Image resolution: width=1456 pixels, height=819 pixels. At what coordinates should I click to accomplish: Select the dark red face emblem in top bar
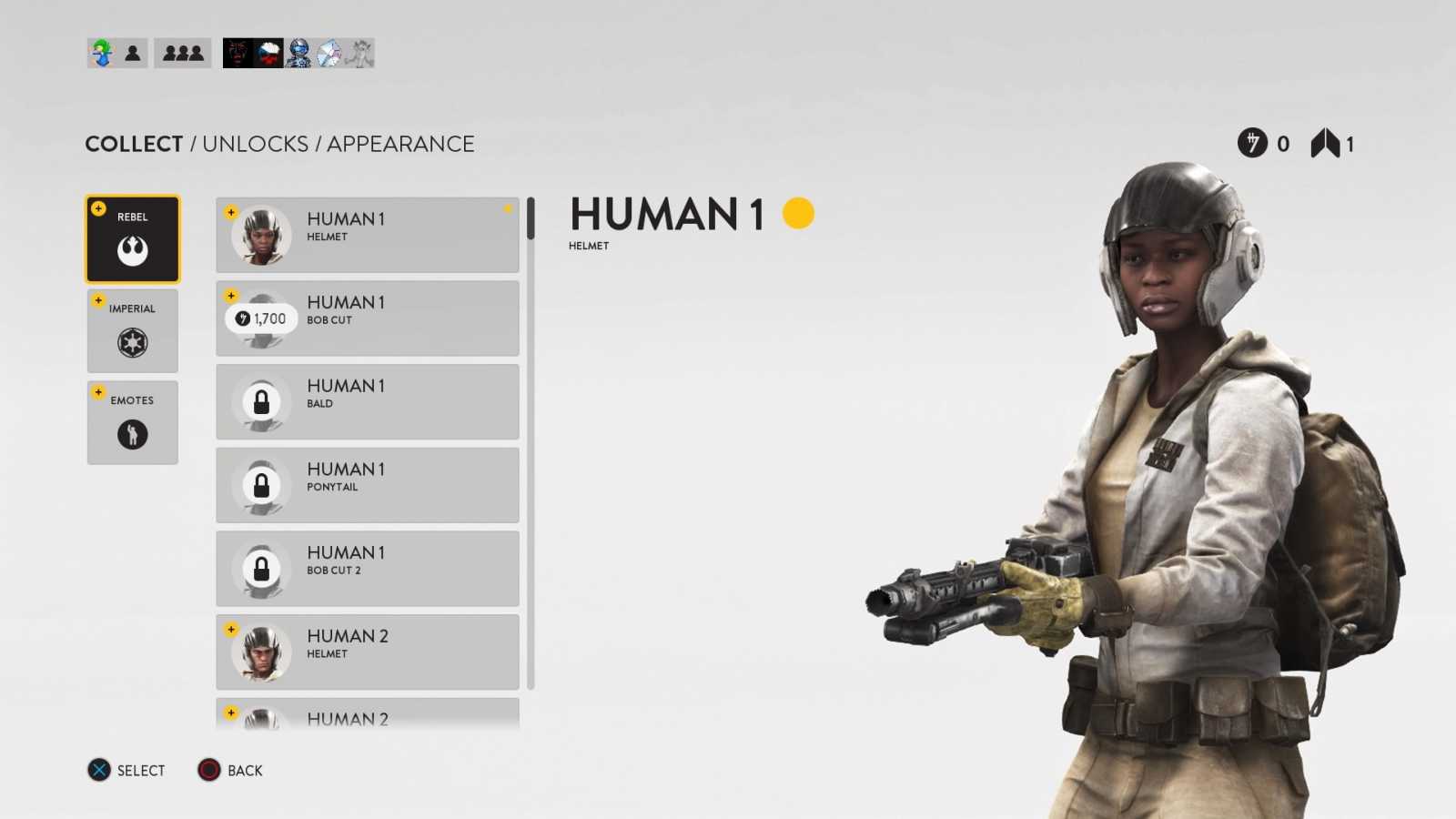(238, 52)
